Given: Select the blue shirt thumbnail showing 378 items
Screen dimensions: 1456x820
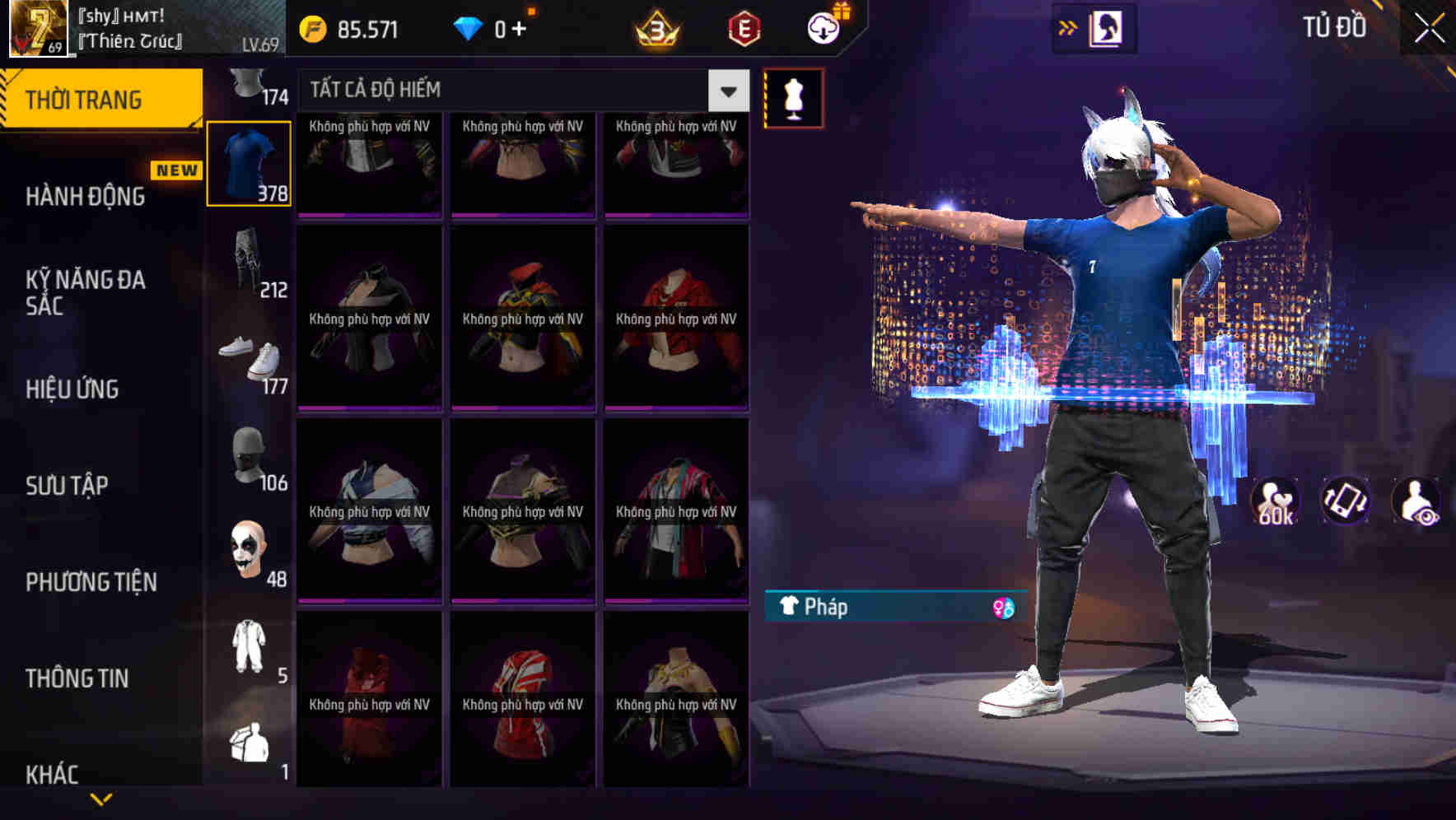Looking at the screenshot, I should (x=250, y=162).
